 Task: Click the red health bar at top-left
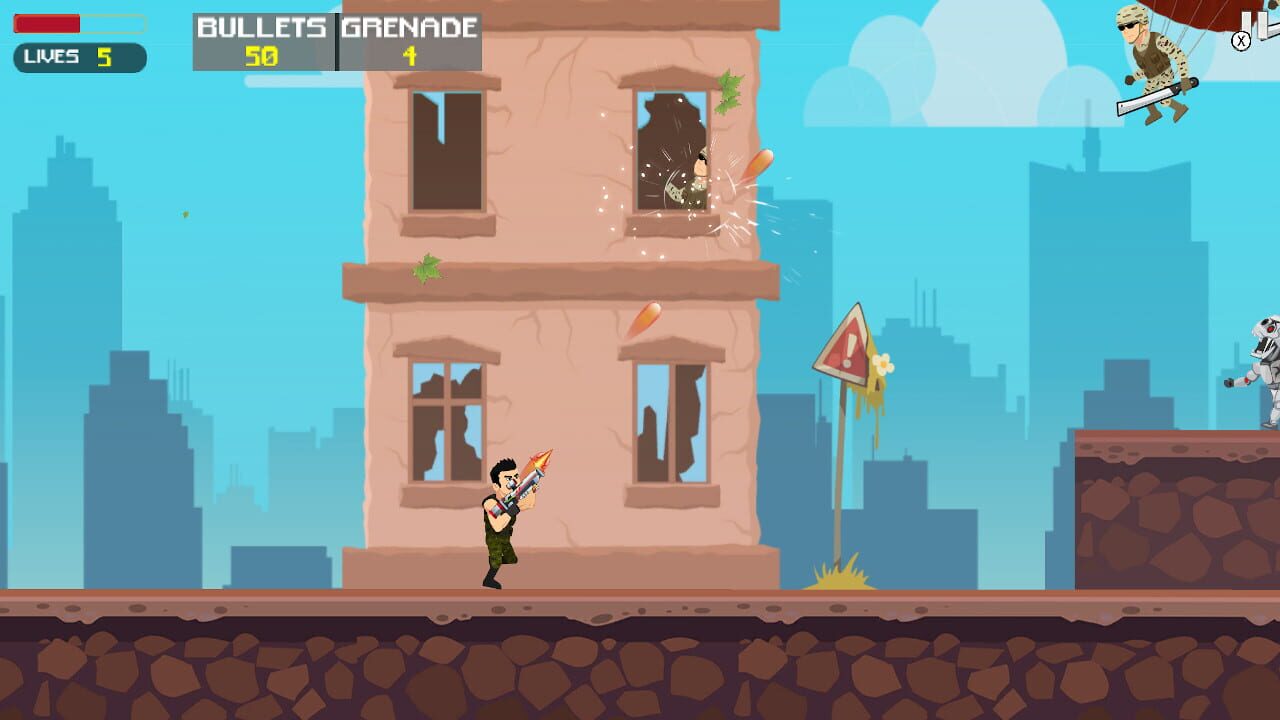45,21
